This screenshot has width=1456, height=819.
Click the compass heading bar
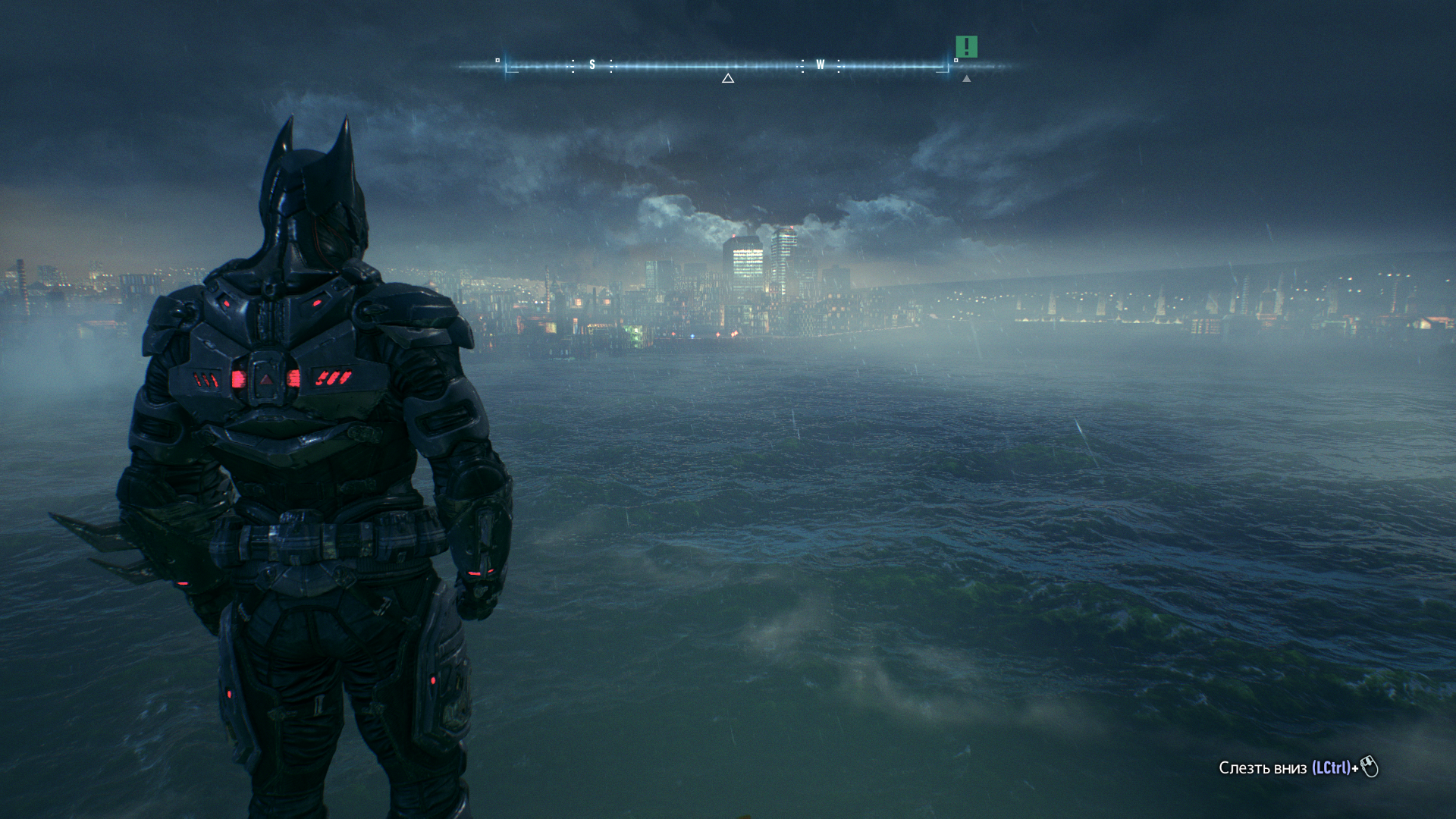pyautogui.click(x=726, y=66)
